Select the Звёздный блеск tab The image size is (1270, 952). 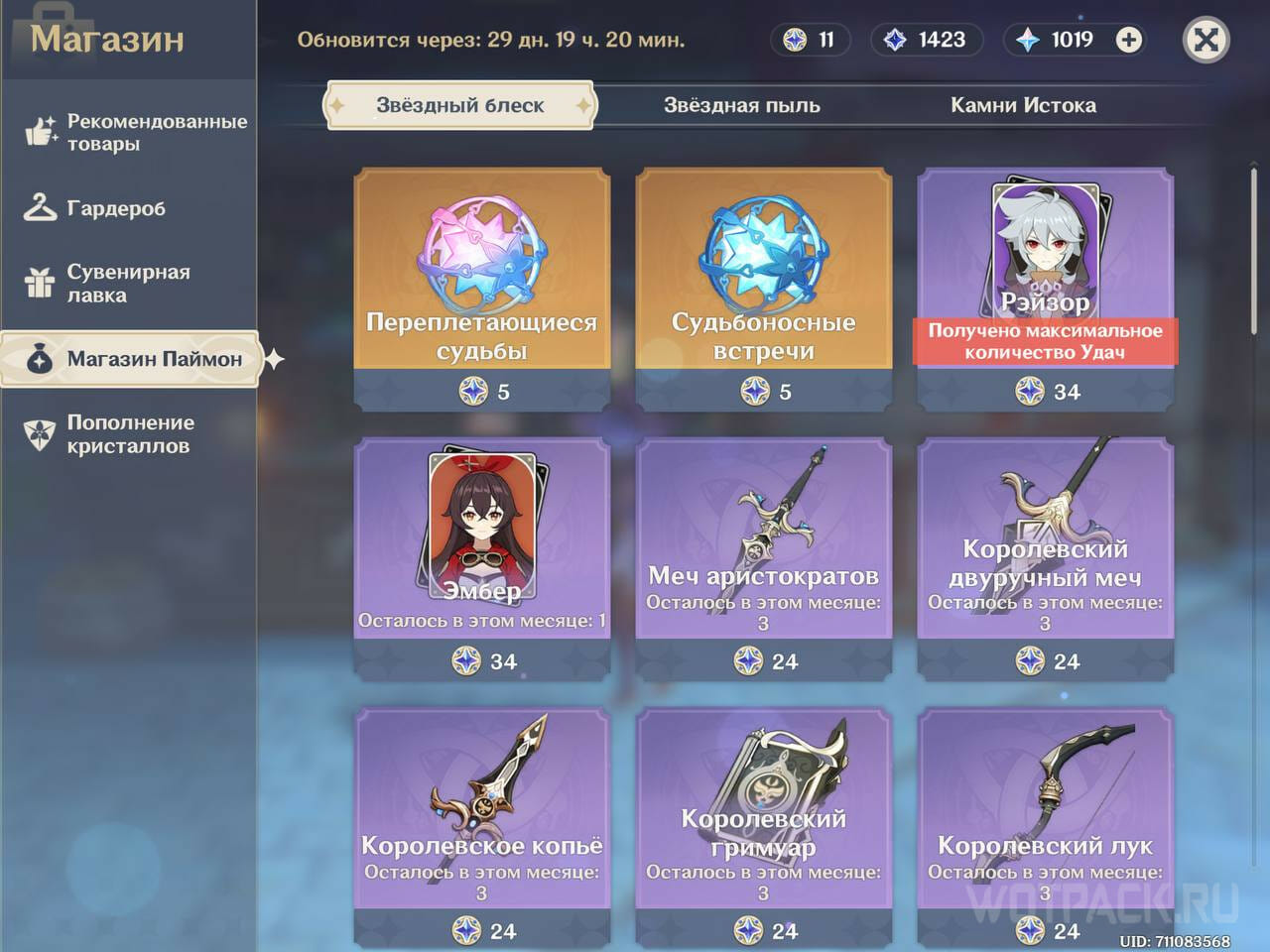(459, 104)
